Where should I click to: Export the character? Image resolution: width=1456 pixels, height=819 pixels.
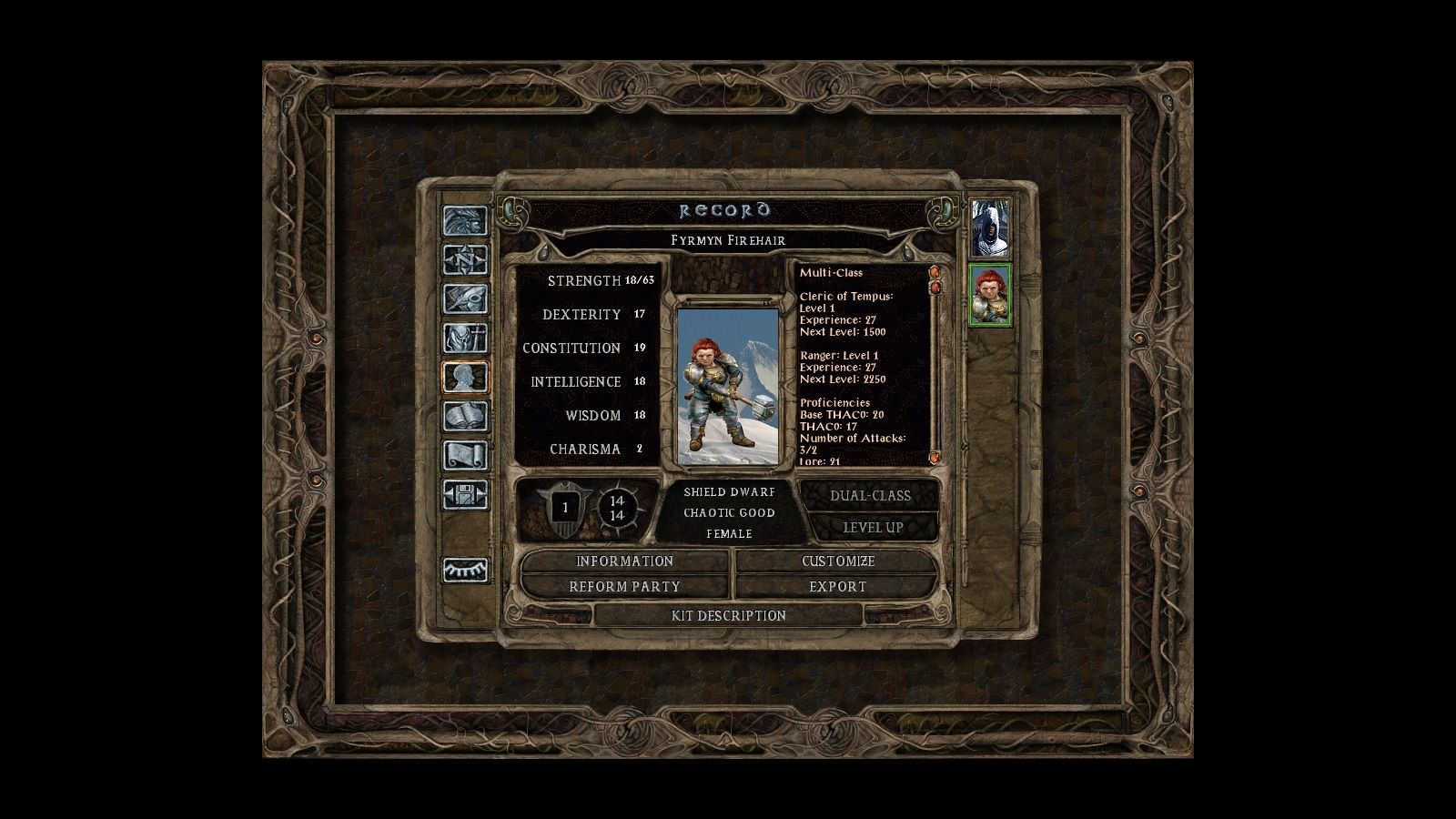pyautogui.click(x=837, y=587)
